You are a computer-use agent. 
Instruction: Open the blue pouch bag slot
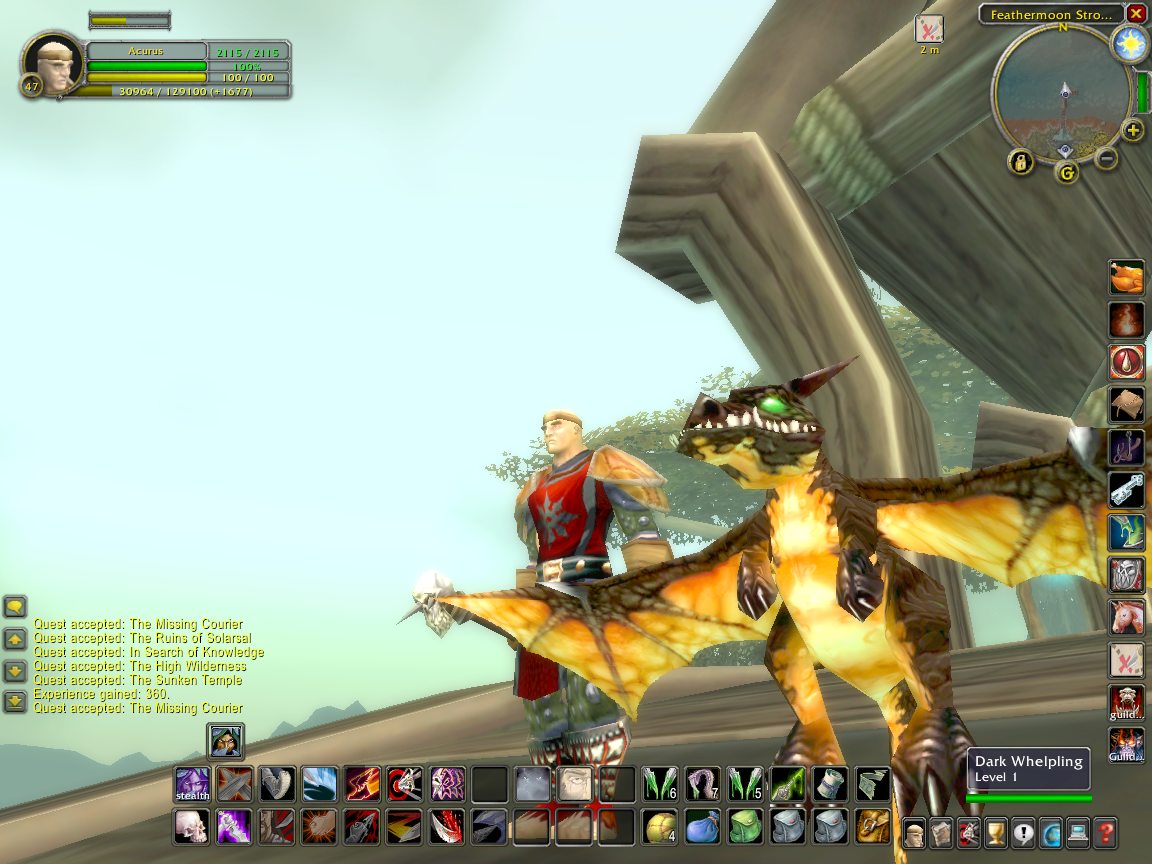(701, 827)
